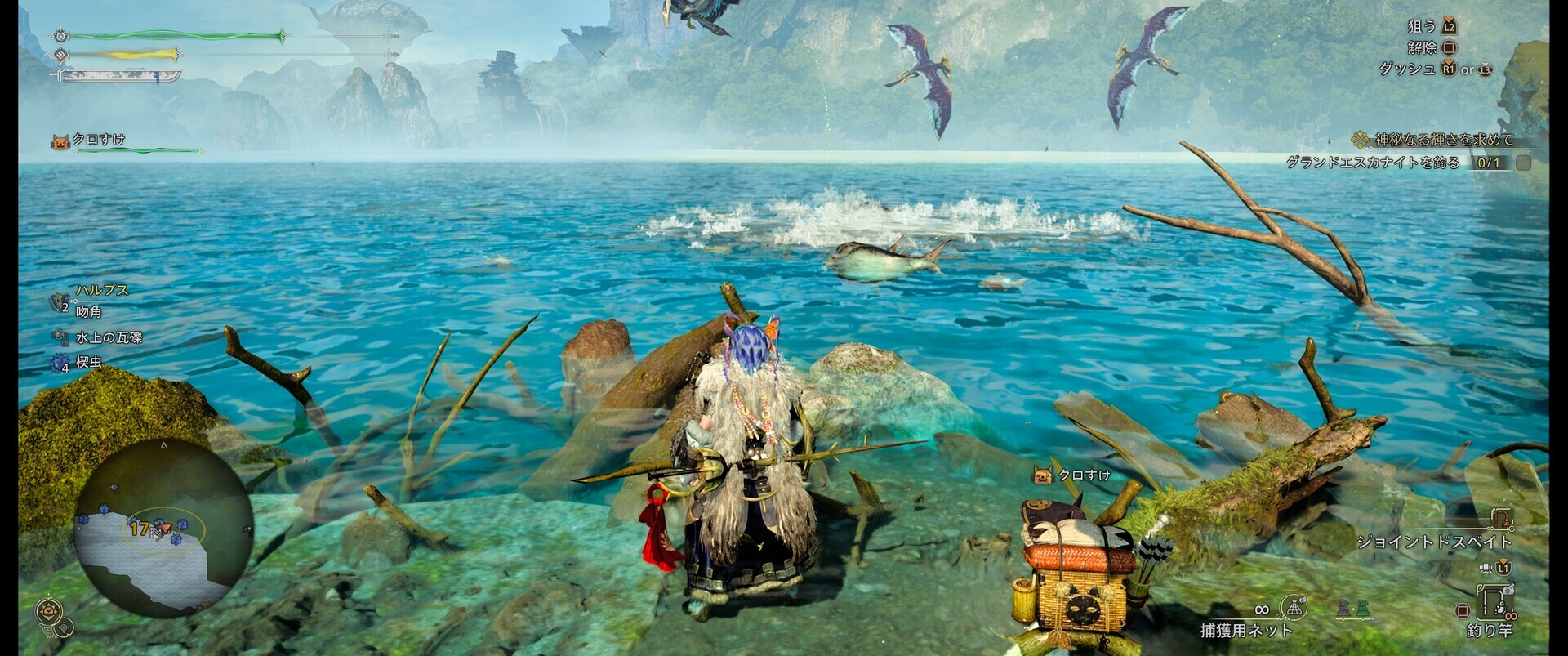Open the 神秘なる輝きを求めて quest tracker
Viewport: 1568px width, 656px height.
1443,140
